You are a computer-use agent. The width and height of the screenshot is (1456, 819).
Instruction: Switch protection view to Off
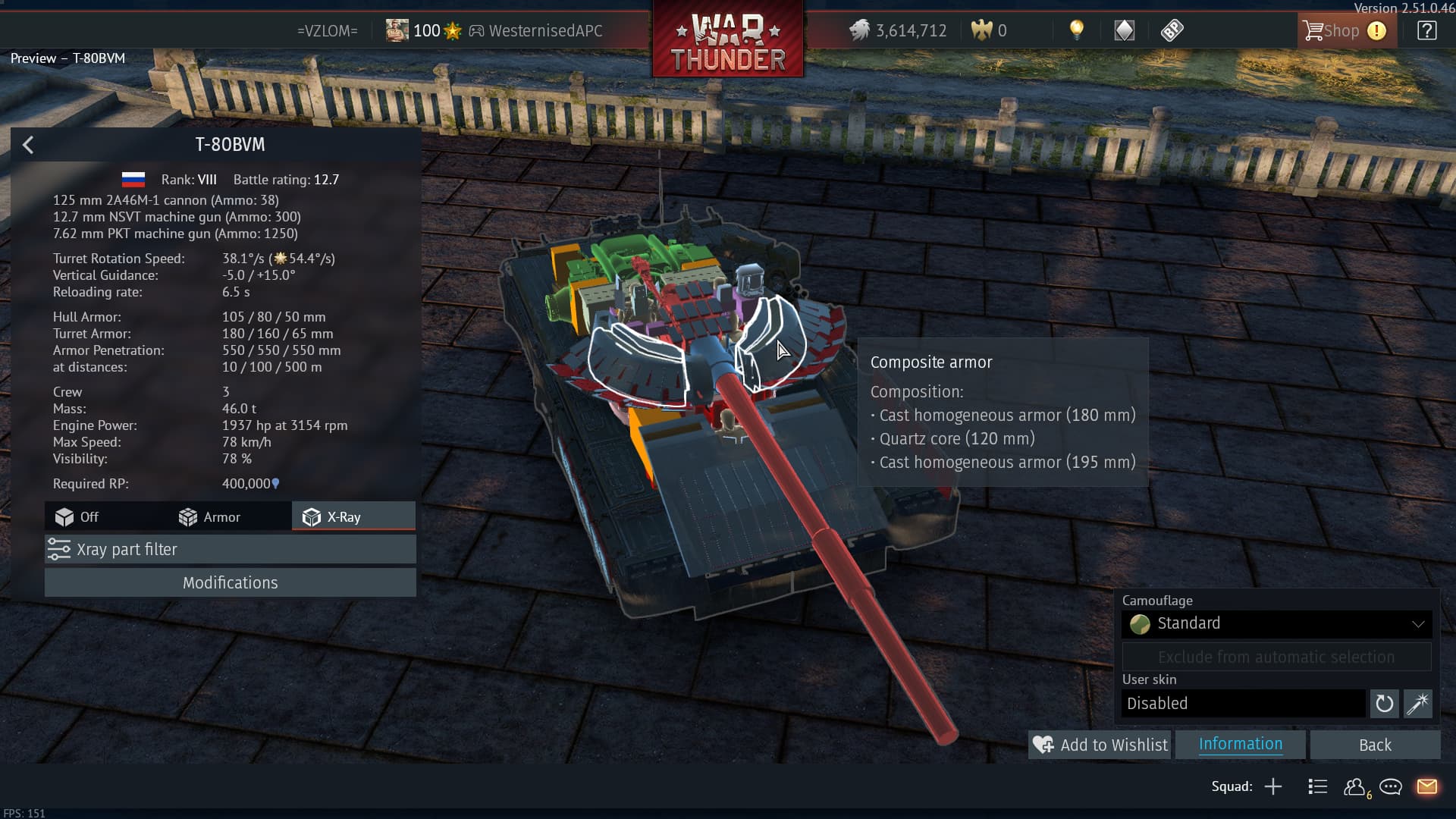(x=77, y=517)
